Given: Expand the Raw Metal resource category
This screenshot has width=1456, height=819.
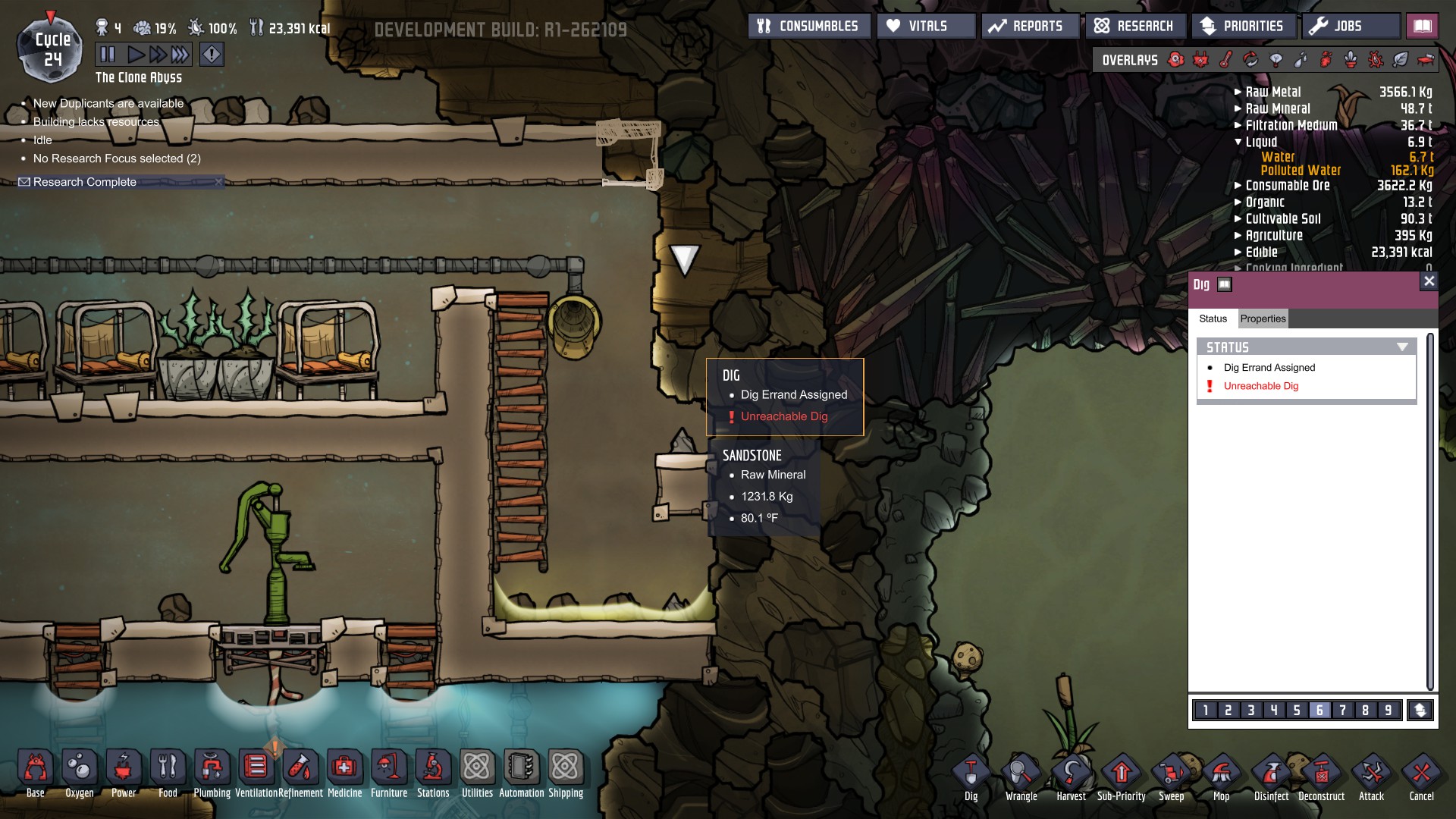Looking at the screenshot, I should (1237, 92).
